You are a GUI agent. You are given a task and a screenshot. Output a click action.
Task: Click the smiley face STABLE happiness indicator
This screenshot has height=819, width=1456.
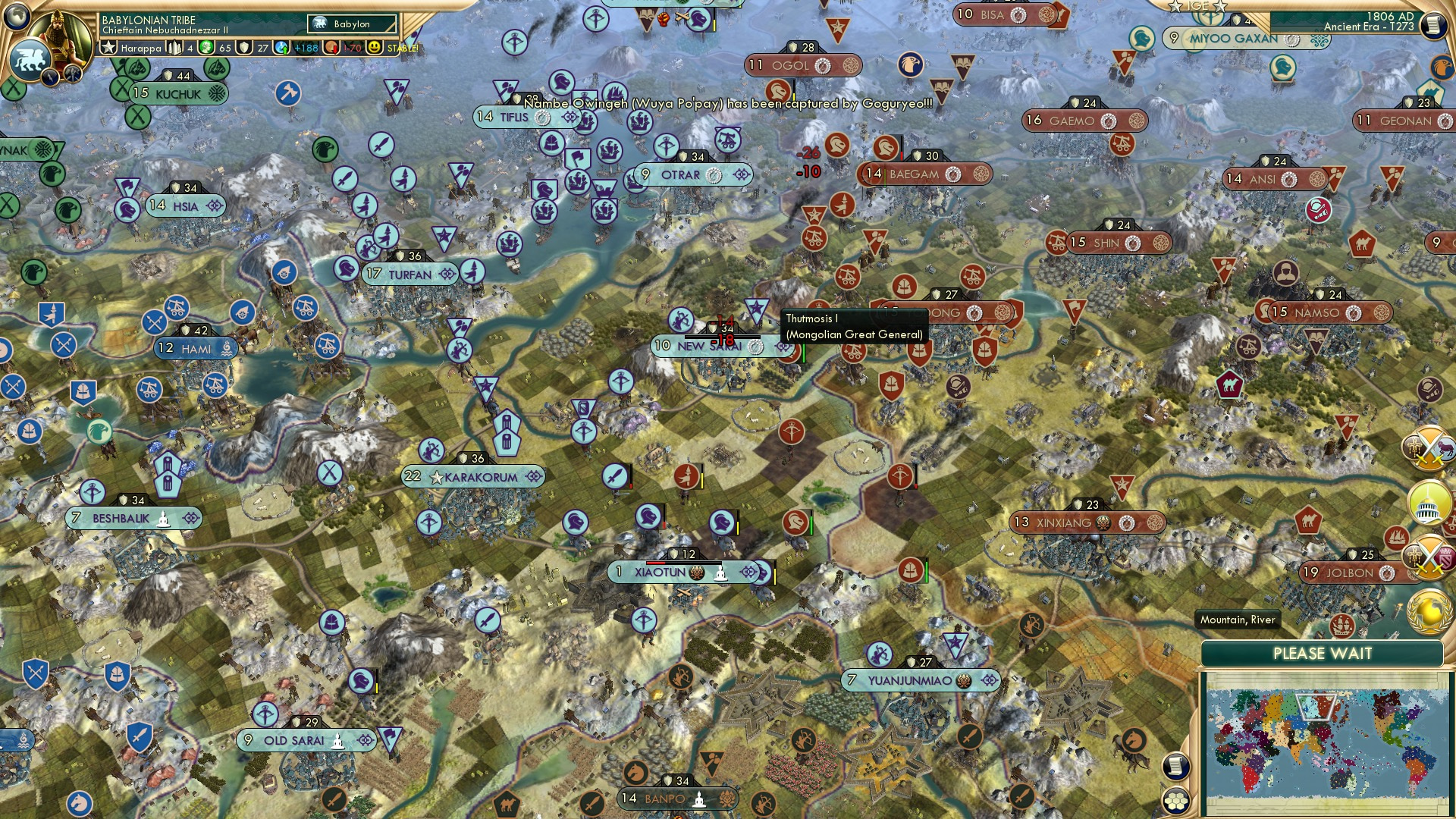point(374,48)
